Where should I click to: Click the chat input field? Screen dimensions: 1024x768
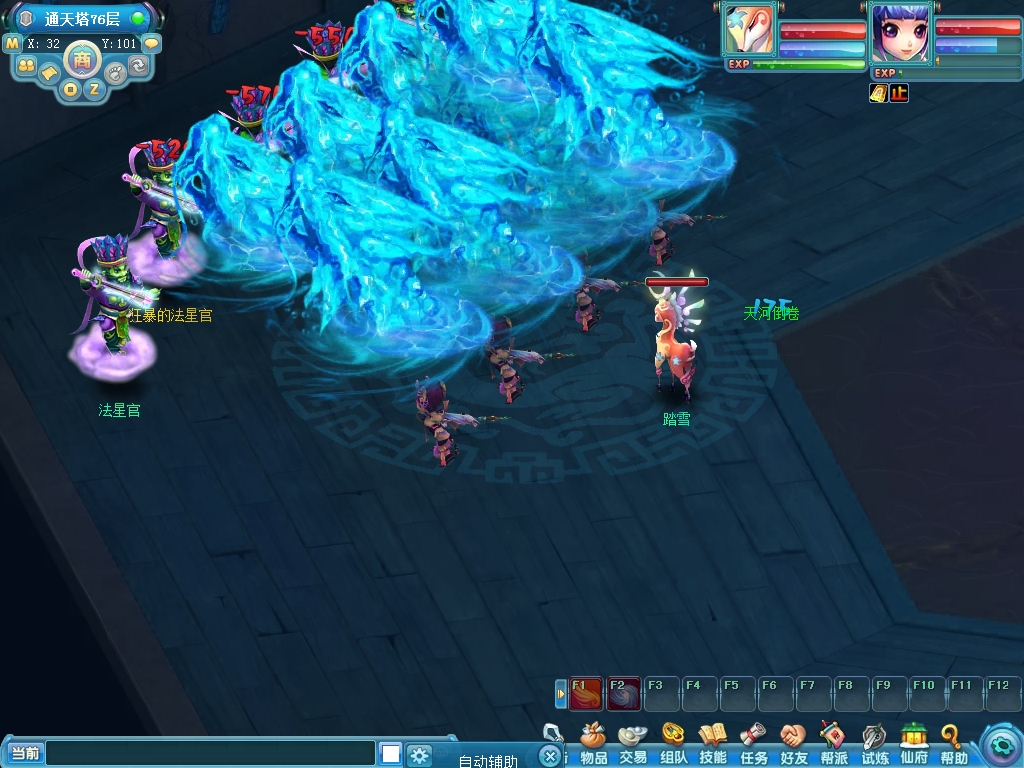click(210, 753)
